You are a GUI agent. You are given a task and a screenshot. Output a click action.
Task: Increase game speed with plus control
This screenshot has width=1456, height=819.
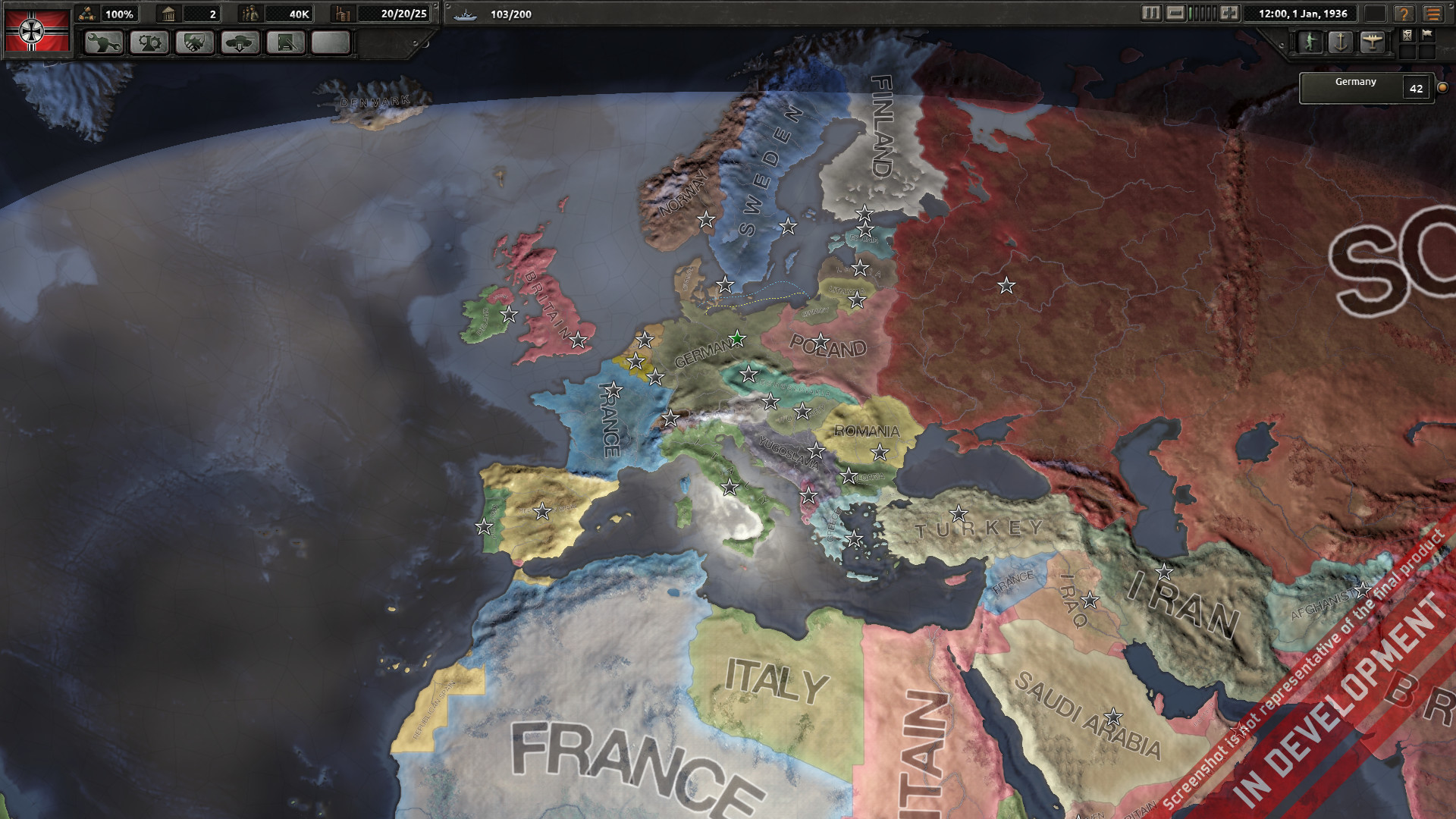click(1229, 14)
